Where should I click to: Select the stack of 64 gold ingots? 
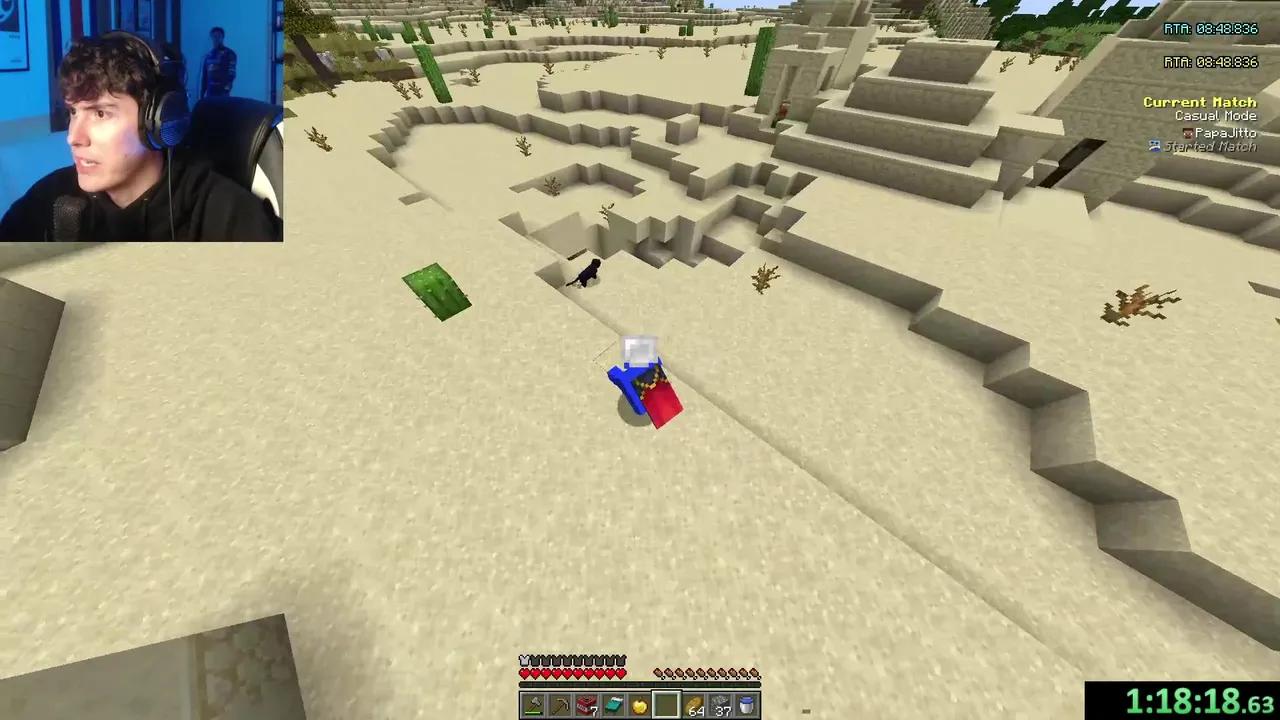(x=695, y=705)
